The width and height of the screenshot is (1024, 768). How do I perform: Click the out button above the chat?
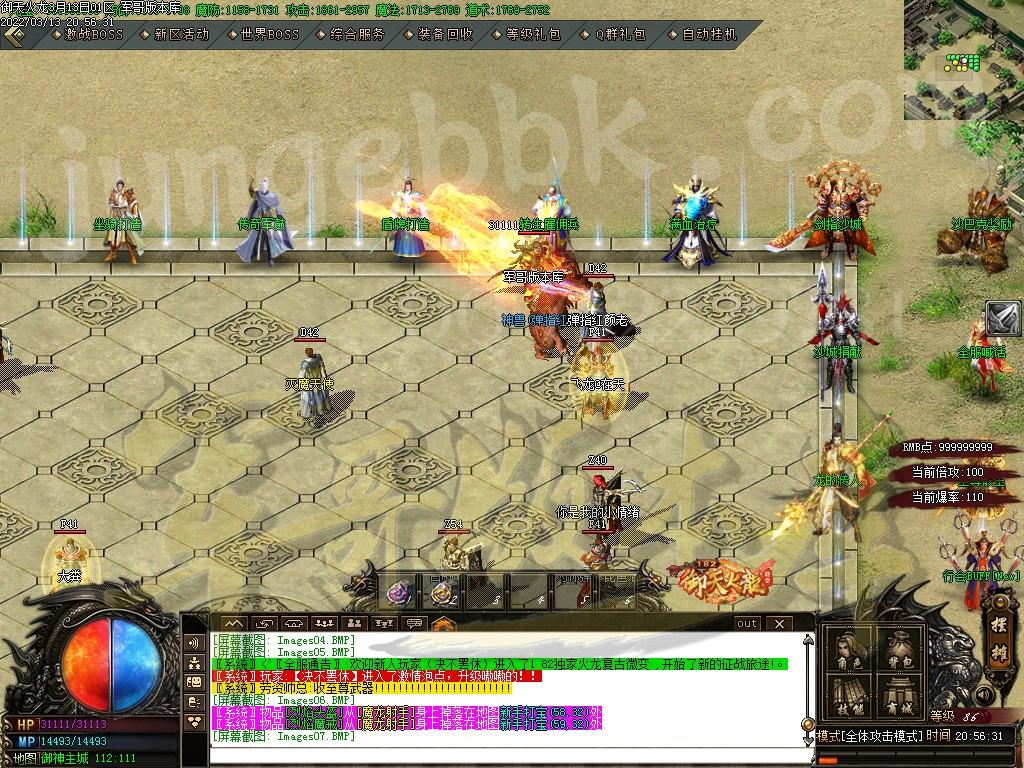[x=746, y=623]
